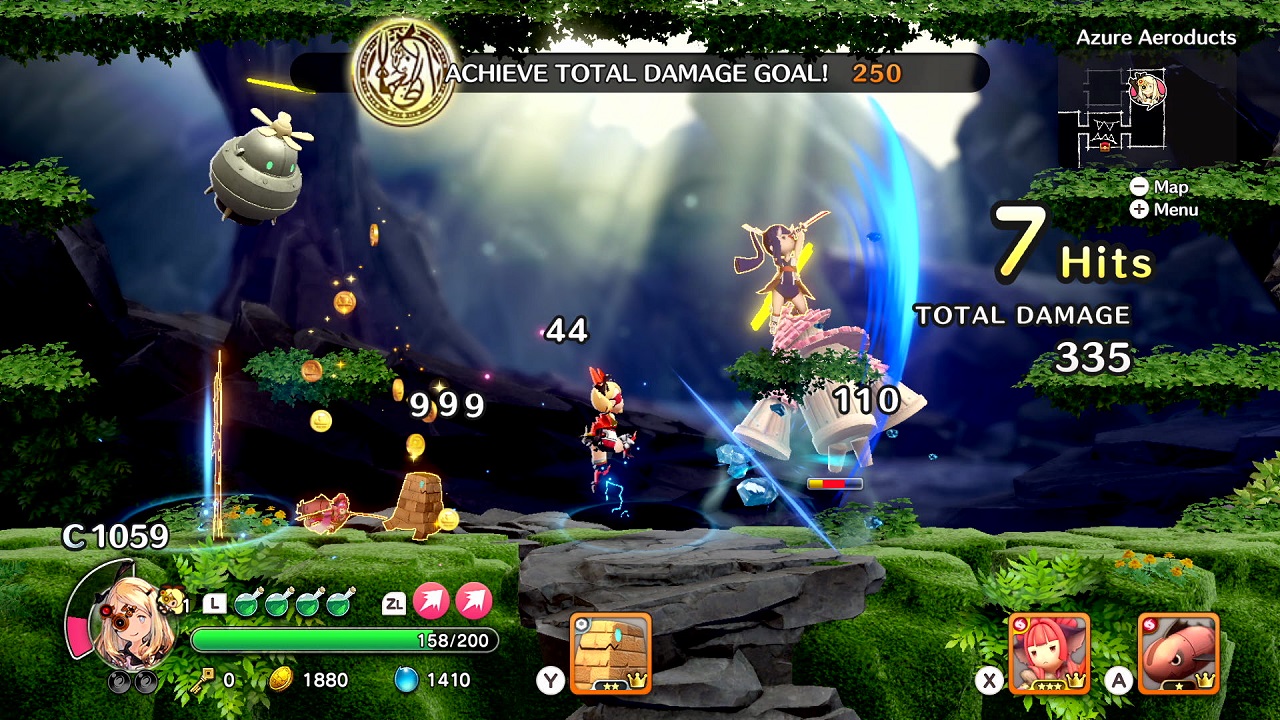Click the ACHIEVE TOTAL DAMAGE GOAL banner
The width and height of the screenshot is (1280, 720).
pos(640,72)
